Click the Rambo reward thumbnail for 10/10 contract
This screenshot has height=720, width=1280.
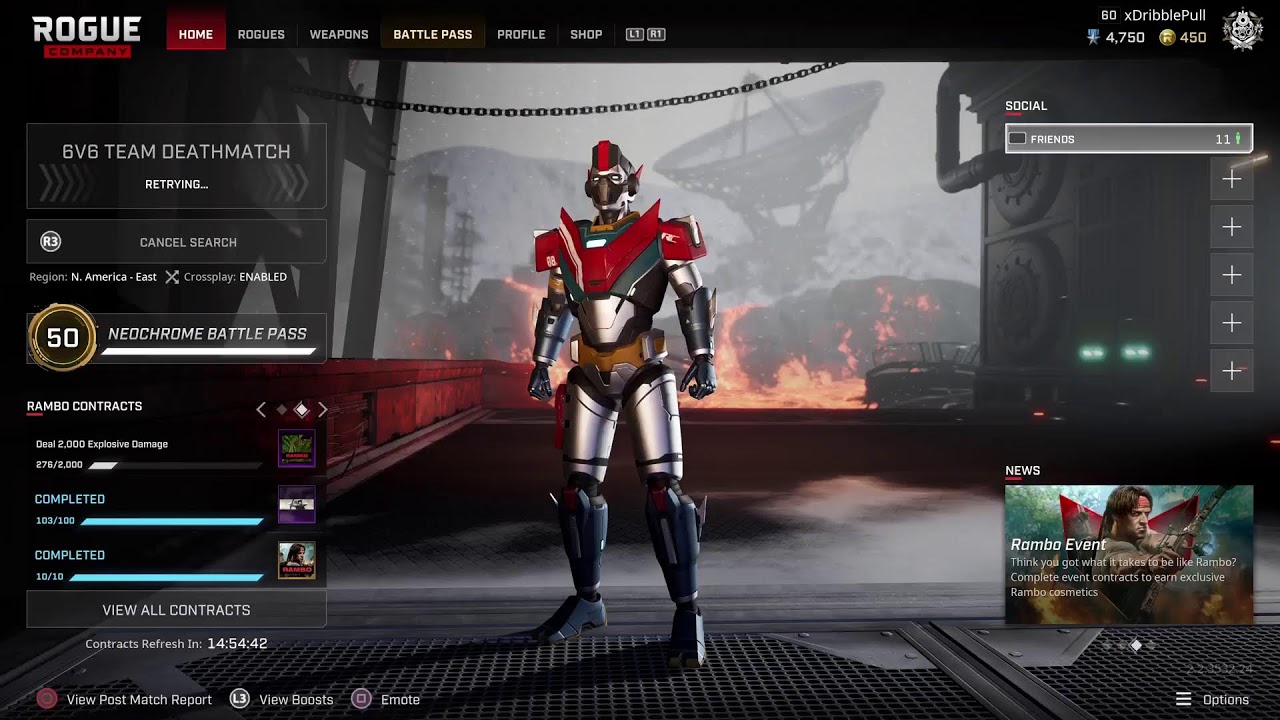296,561
